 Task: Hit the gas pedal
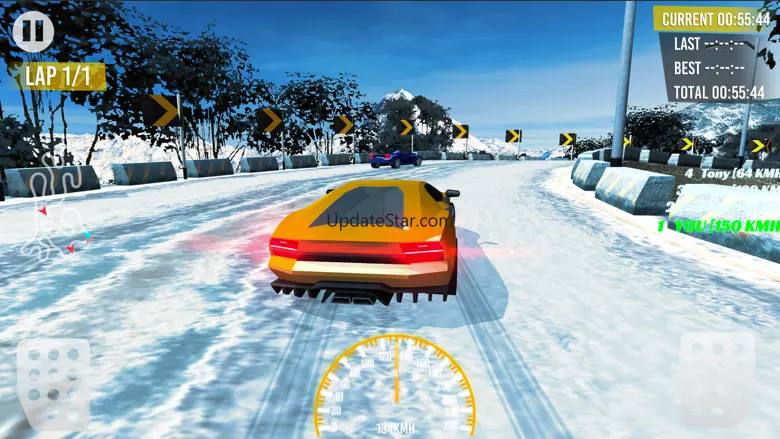pyautogui.click(x=717, y=379)
